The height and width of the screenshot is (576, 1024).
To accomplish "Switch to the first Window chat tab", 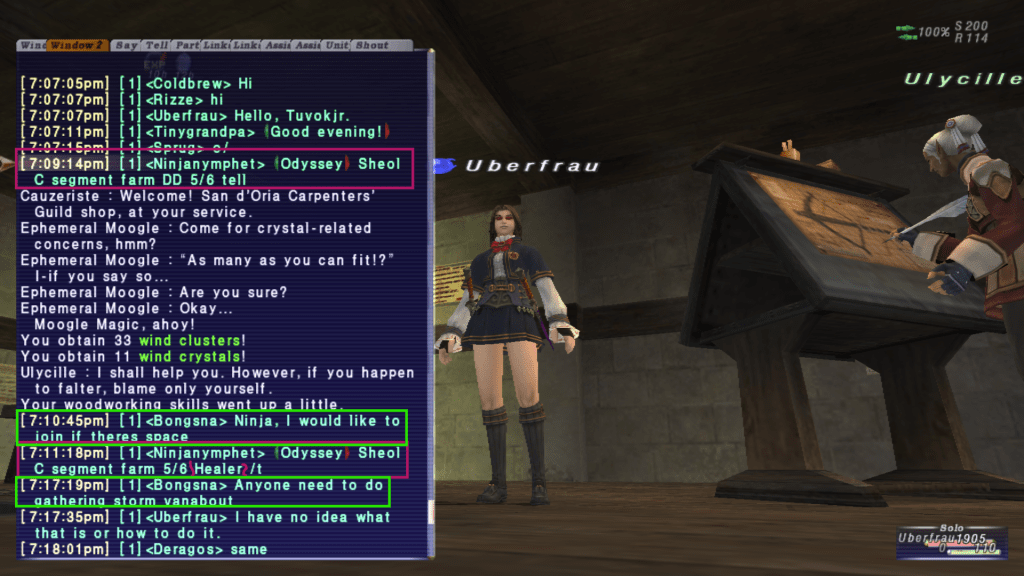I will pyautogui.click(x=32, y=45).
